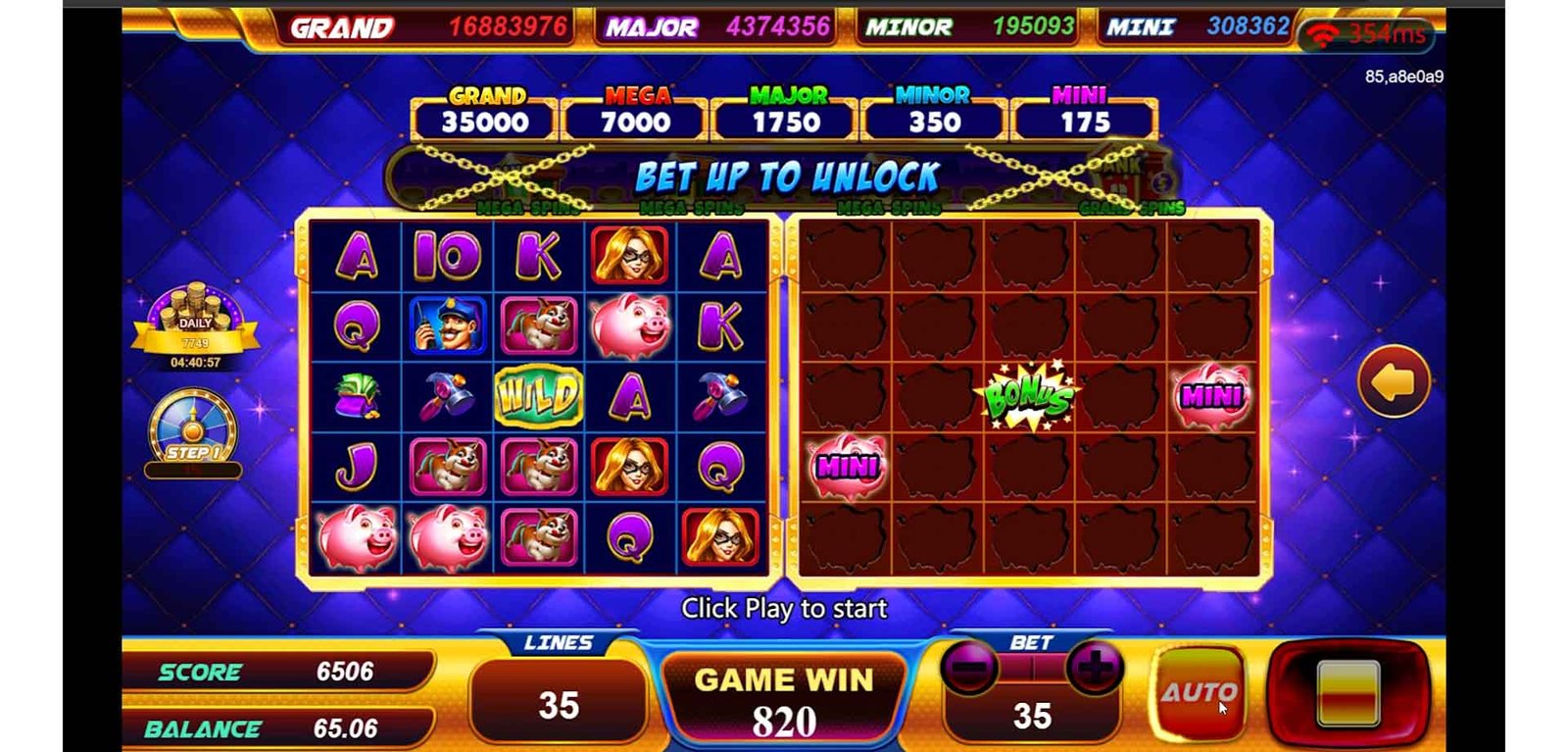Open the DAILY coins reward icon
Screen dimensions: 1568x752
point(196,320)
